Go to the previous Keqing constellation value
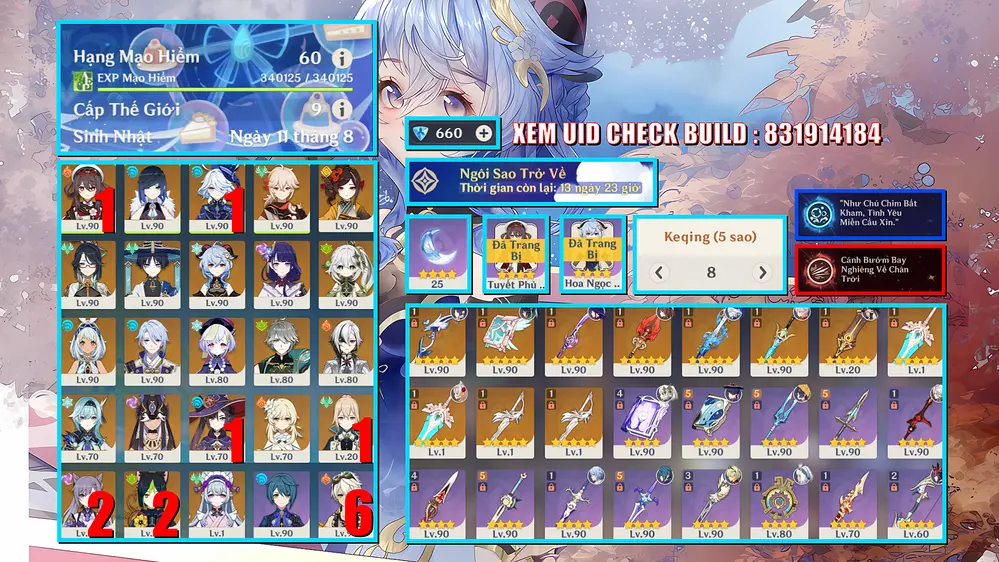Screen dimensions: 999x562 coord(659,272)
